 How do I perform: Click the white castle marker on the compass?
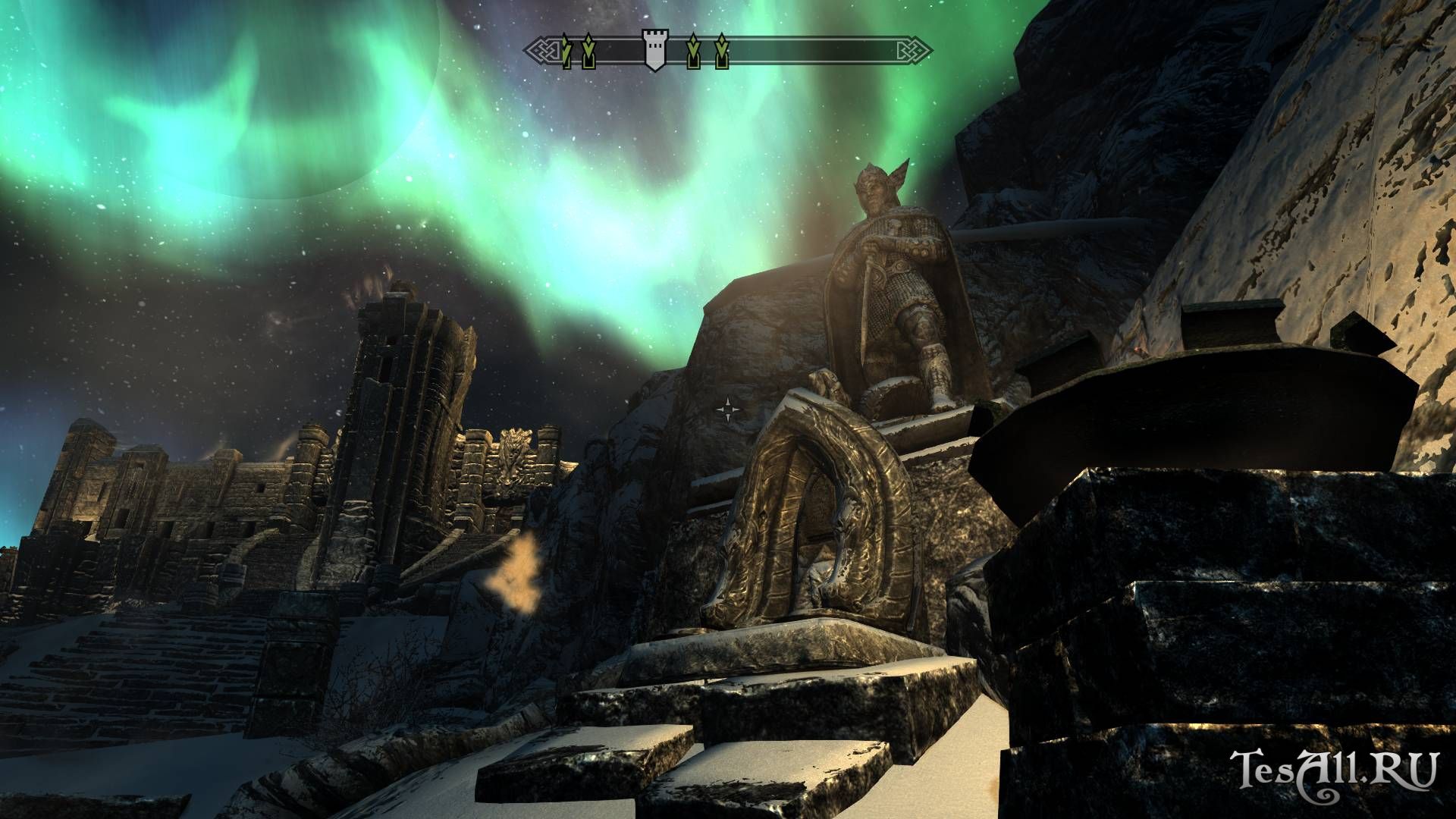pyautogui.click(x=654, y=51)
